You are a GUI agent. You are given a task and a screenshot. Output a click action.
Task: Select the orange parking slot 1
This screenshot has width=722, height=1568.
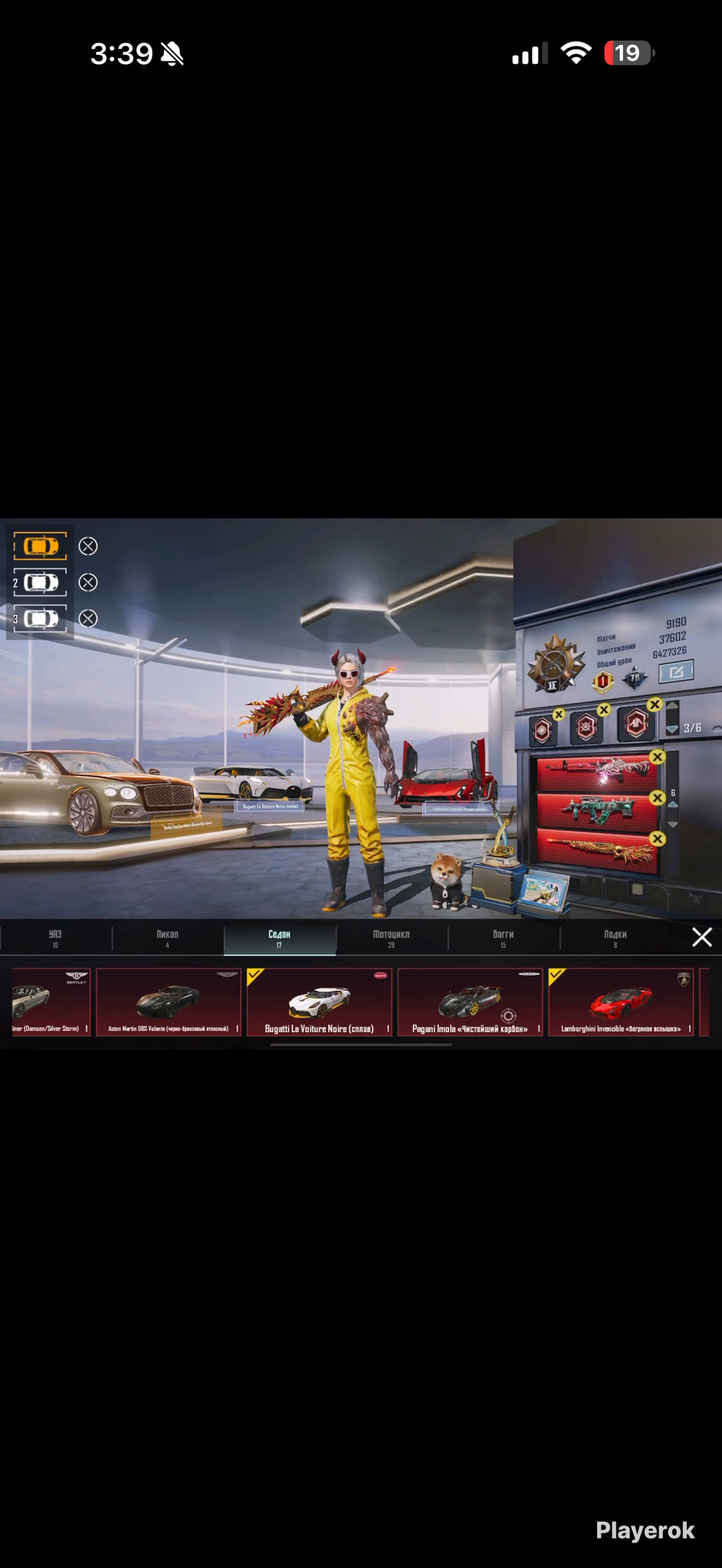40,546
